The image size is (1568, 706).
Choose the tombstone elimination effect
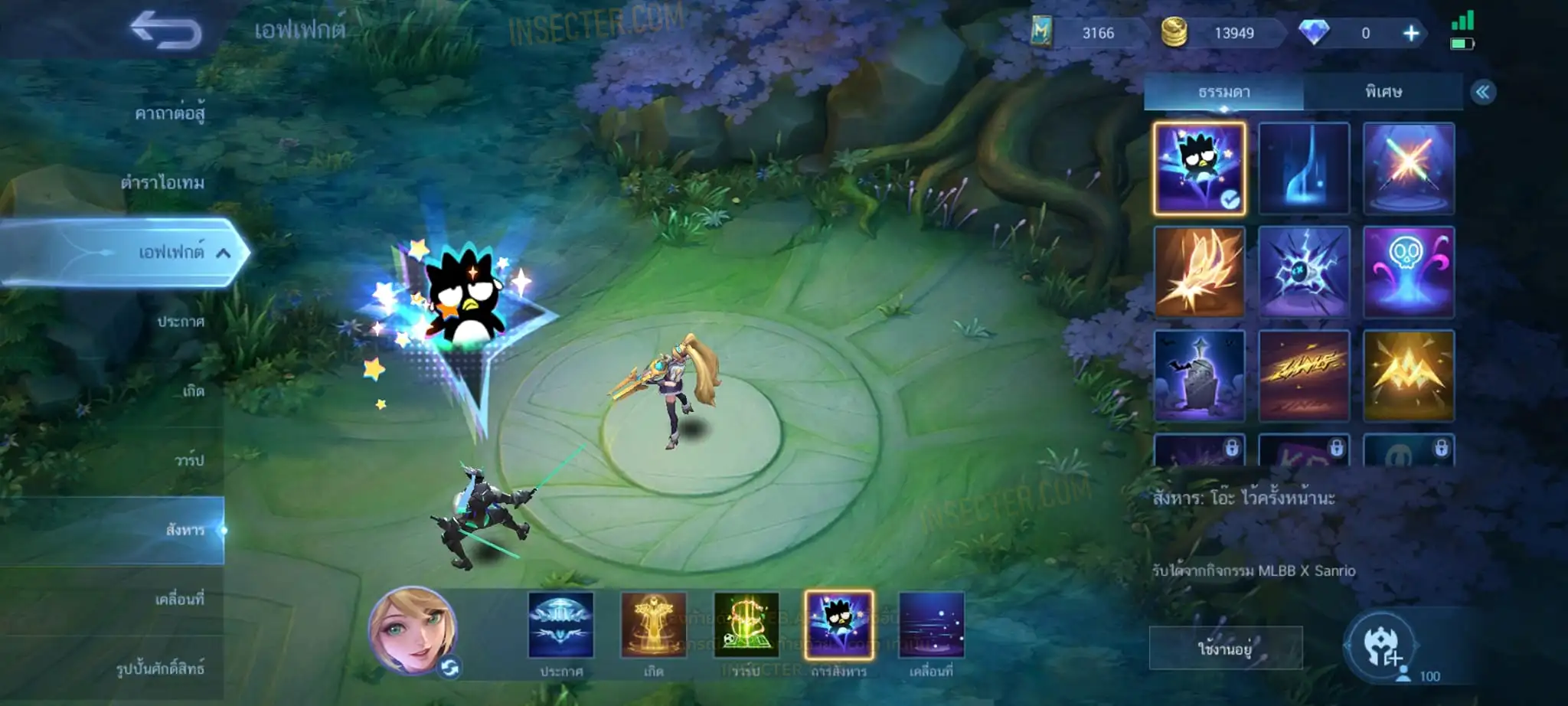pos(1200,376)
